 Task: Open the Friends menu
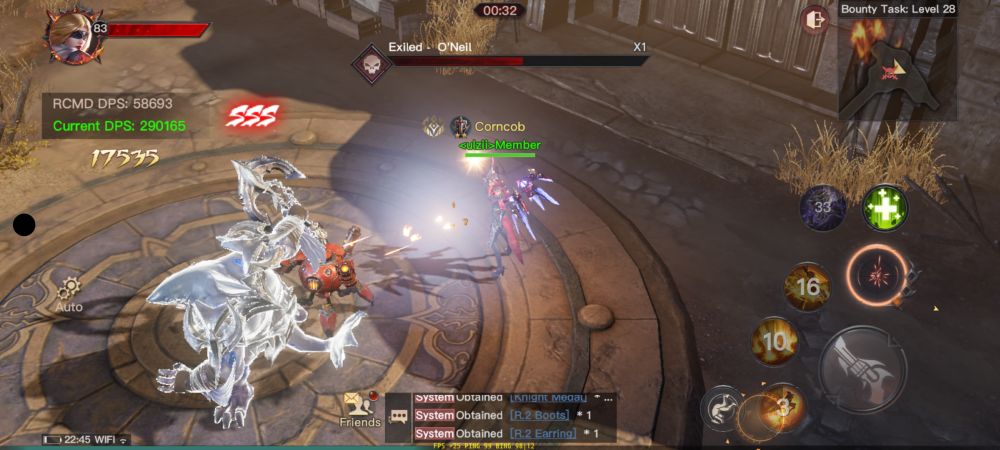point(359,408)
